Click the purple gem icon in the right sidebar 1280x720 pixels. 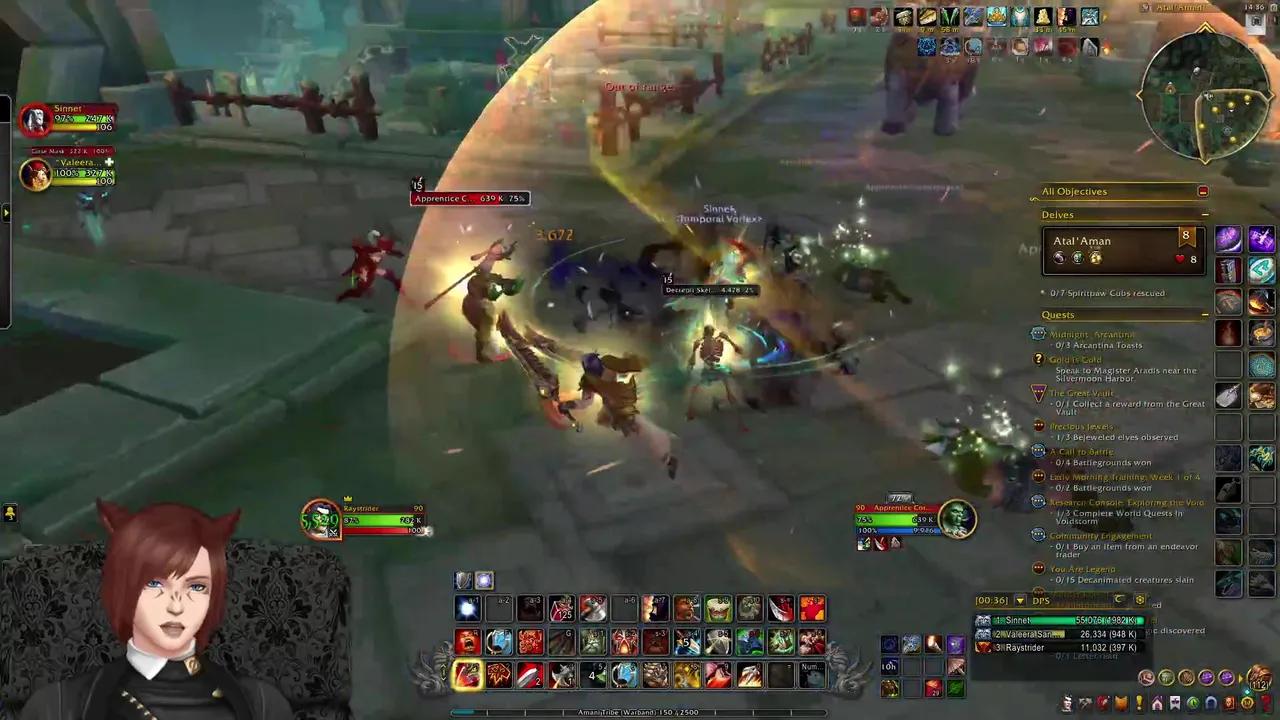click(1228, 238)
